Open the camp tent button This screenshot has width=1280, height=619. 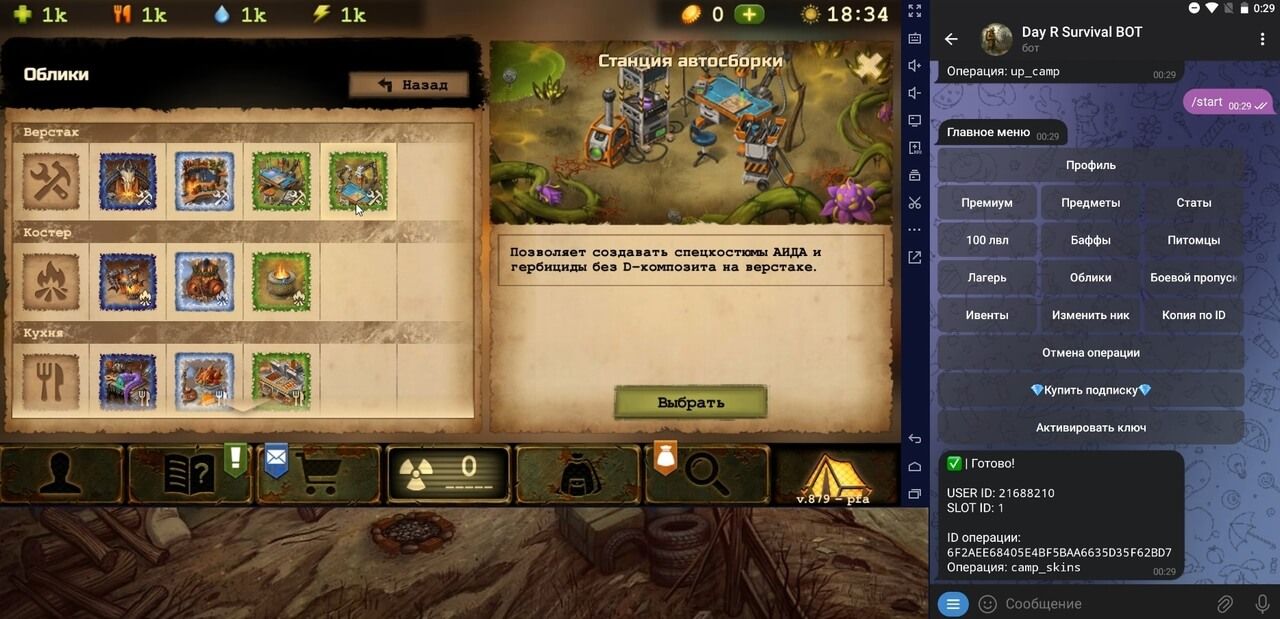[835, 475]
